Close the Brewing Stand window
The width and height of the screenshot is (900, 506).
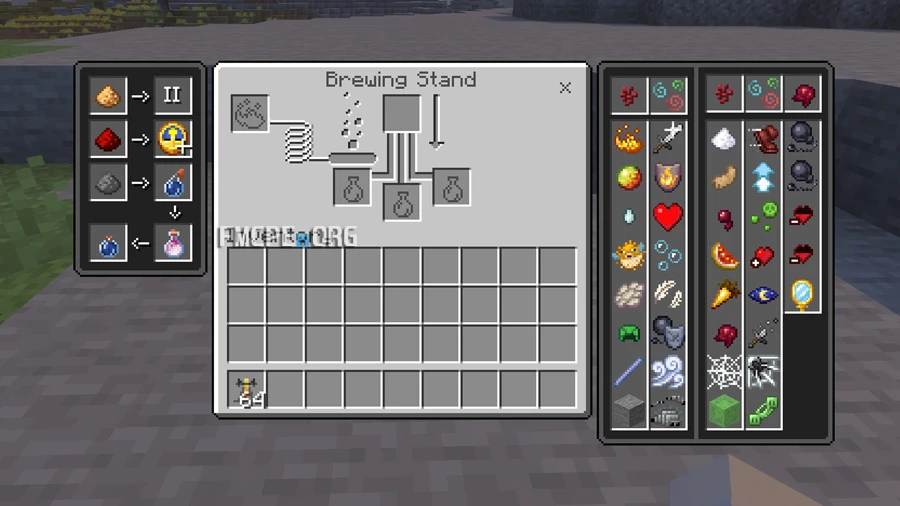coord(565,88)
